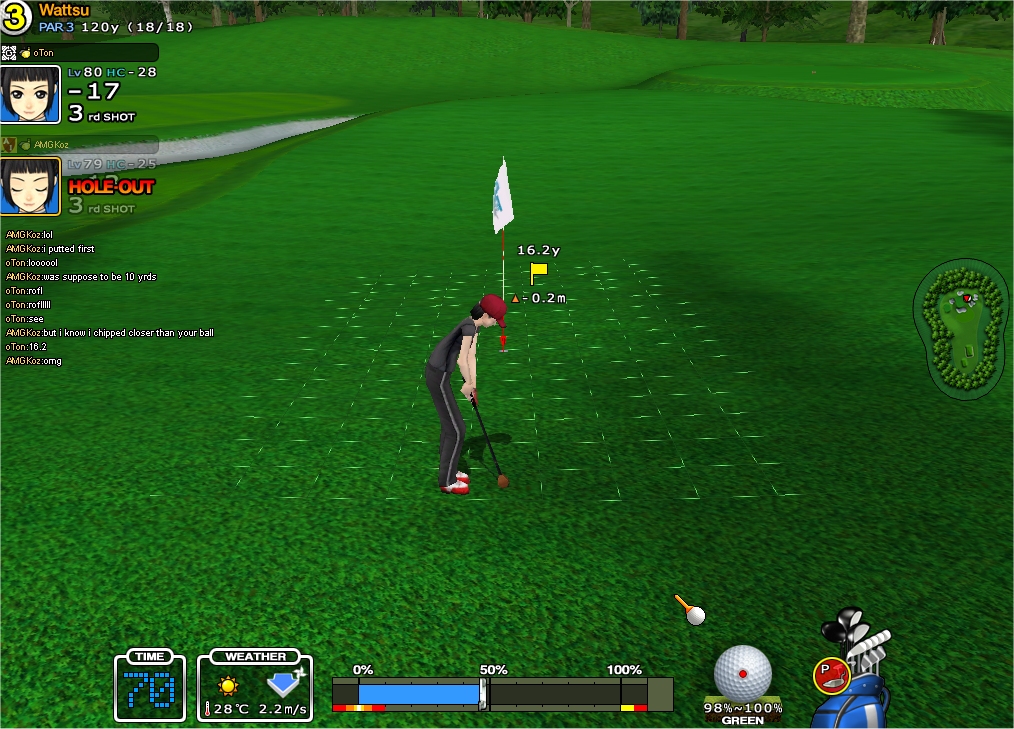Click the oTon player name bar

click(80, 52)
